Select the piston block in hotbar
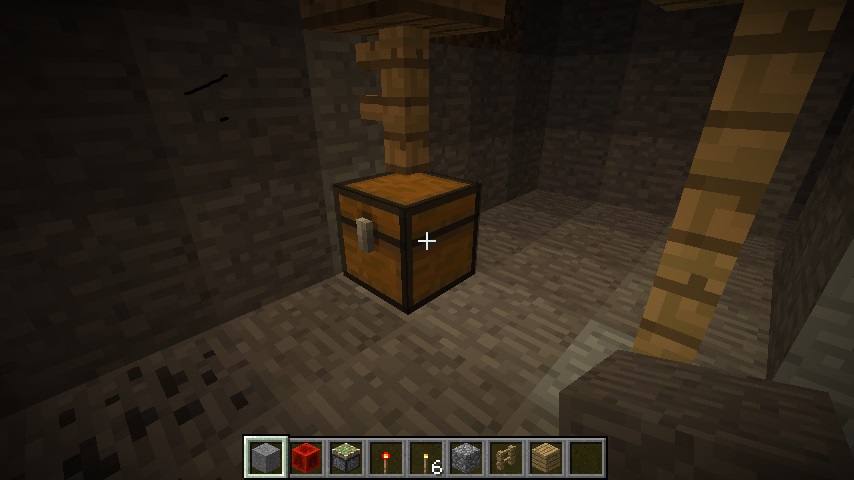 coord(346,458)
